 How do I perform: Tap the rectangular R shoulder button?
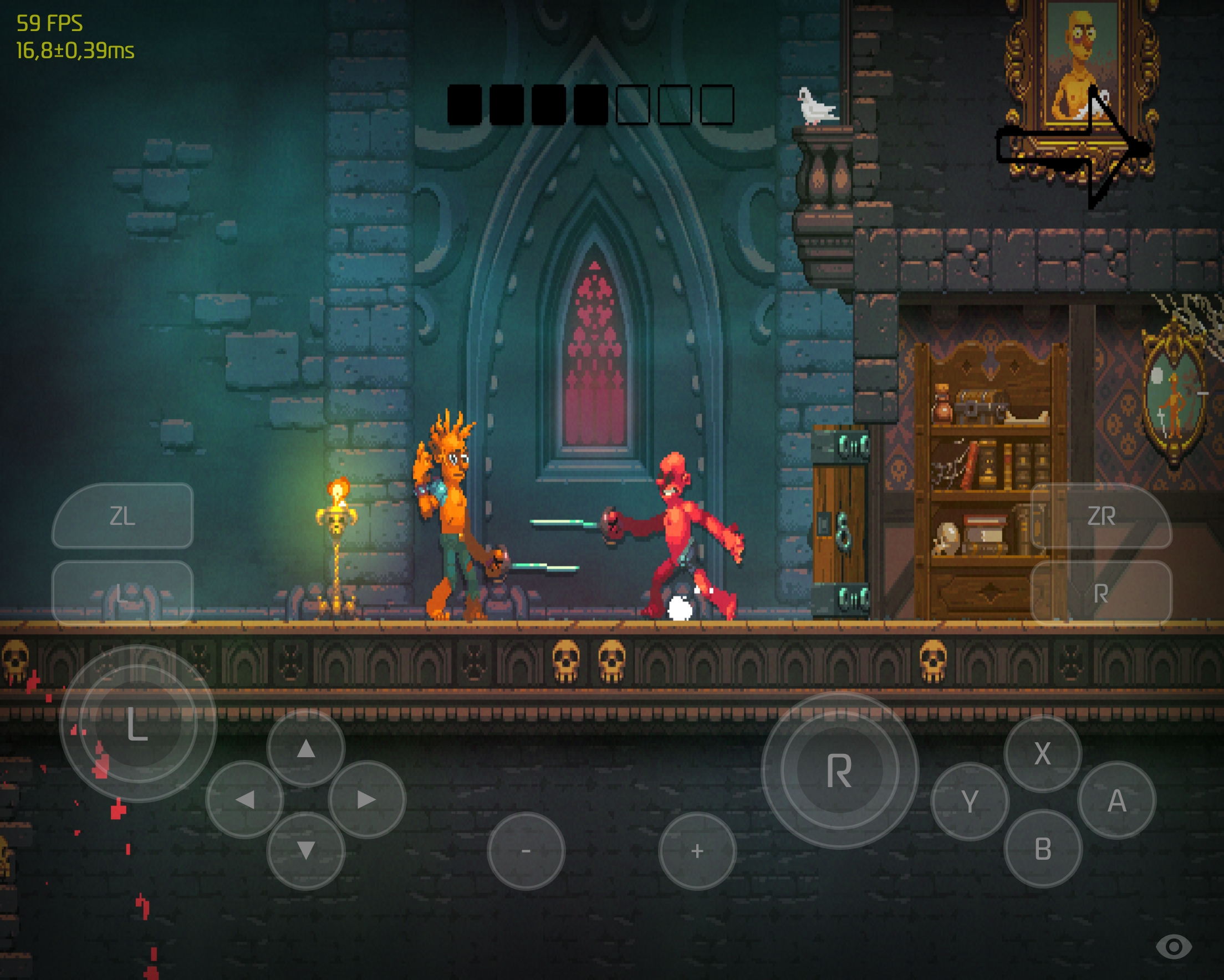[1101, 593]
